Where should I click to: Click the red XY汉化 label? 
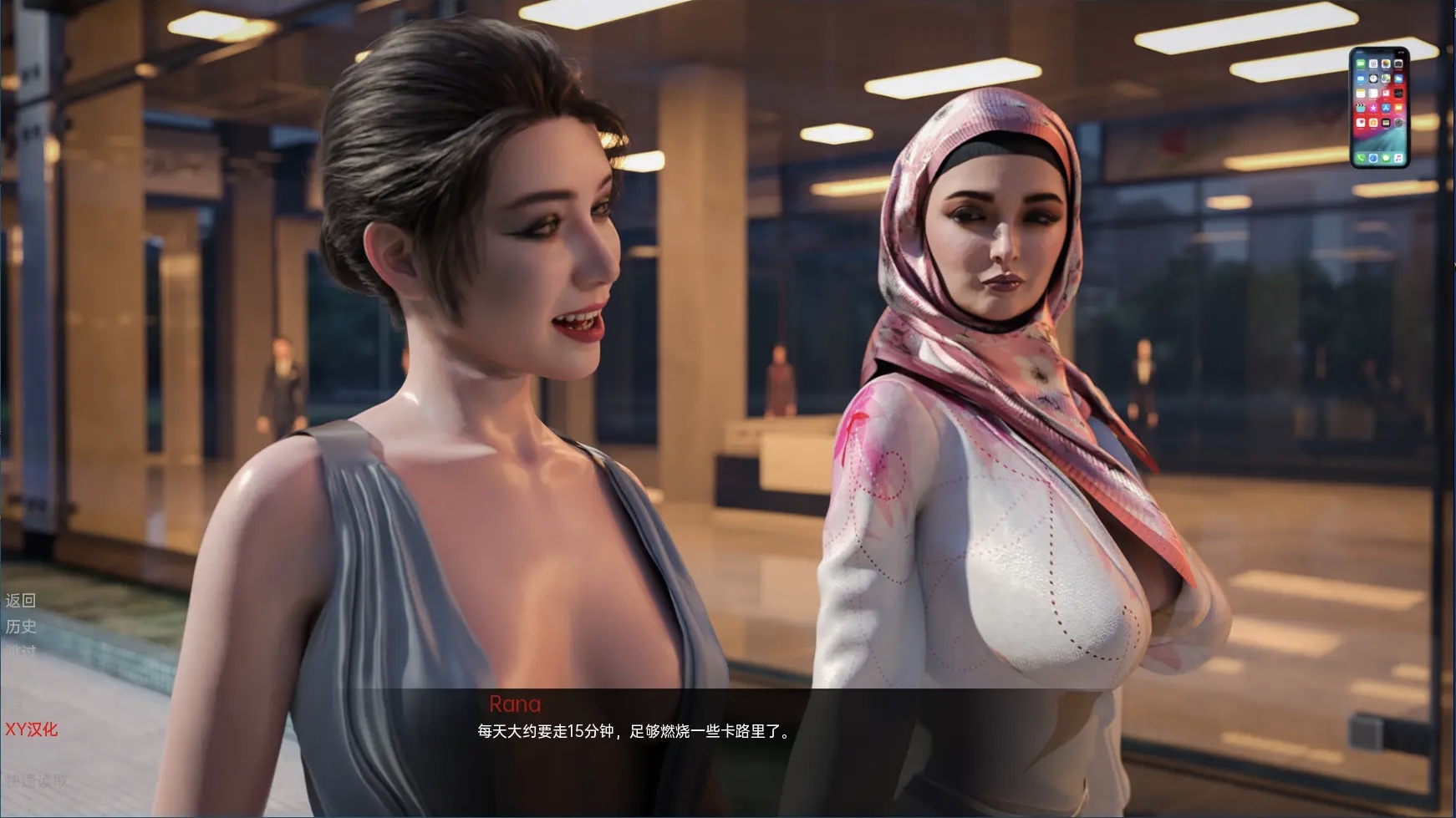pyautogui.click(x=32, y=729)
